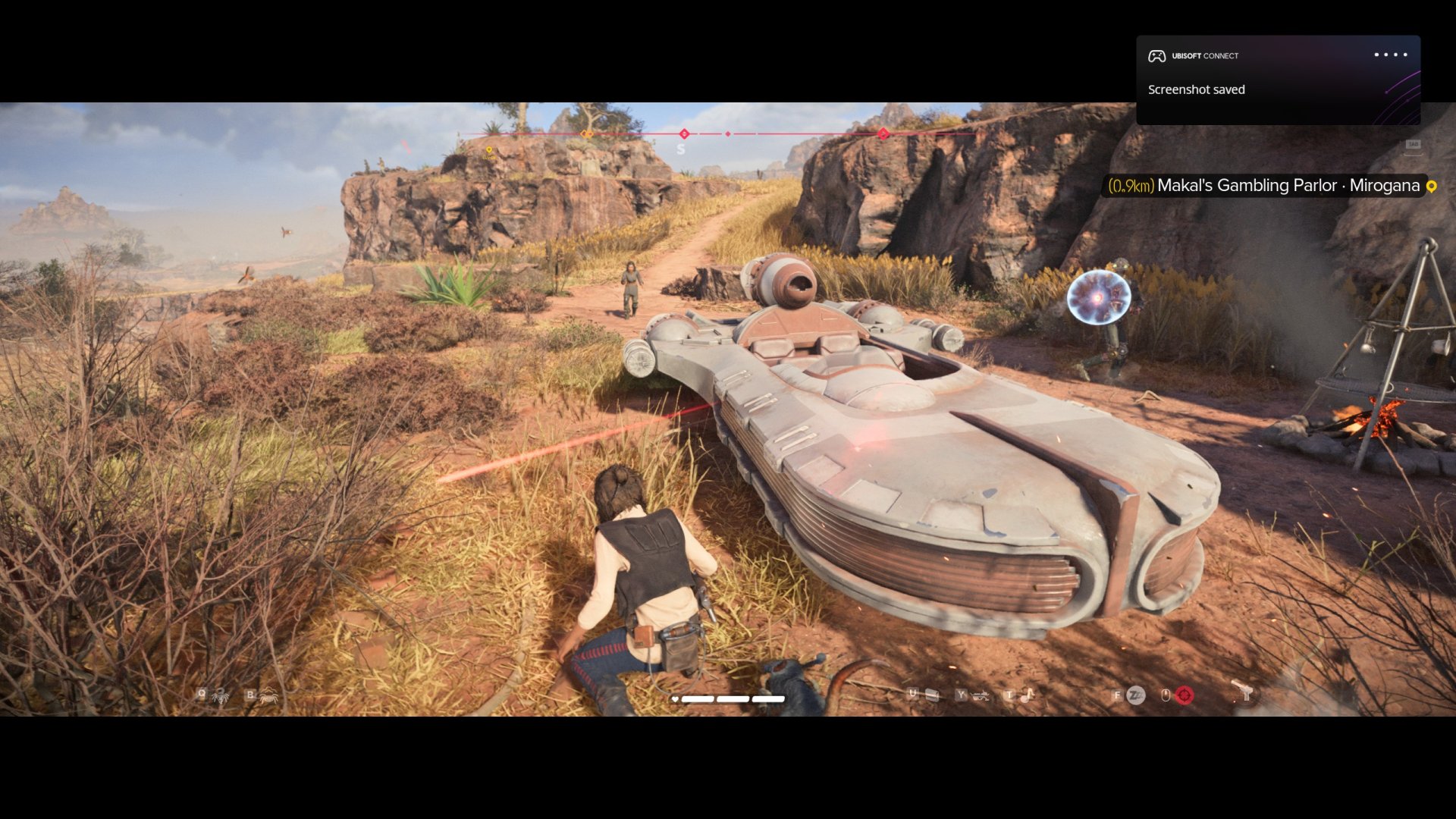
Task: Select the large red diamond compass marker
Action: (x=883, y=134)
